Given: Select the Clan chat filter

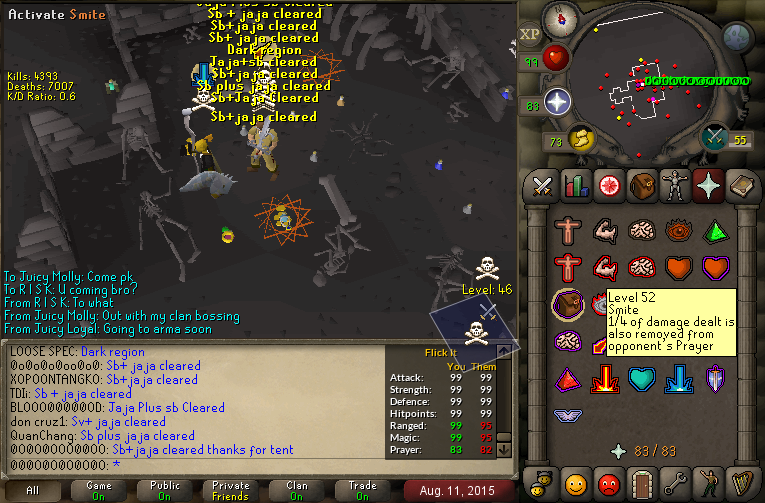Looking at the screenshot, I should click(x=297, y=490).
